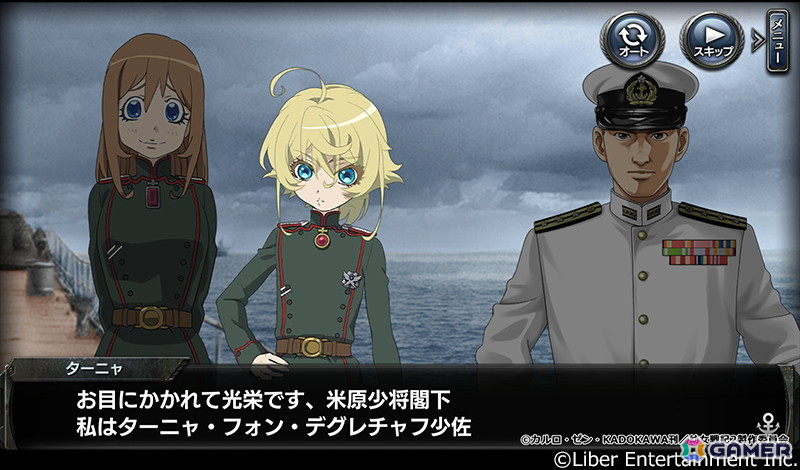Toggle auto-advance with the オート button
Viewport: 800px width, 470px height.
tap(632, 40)
